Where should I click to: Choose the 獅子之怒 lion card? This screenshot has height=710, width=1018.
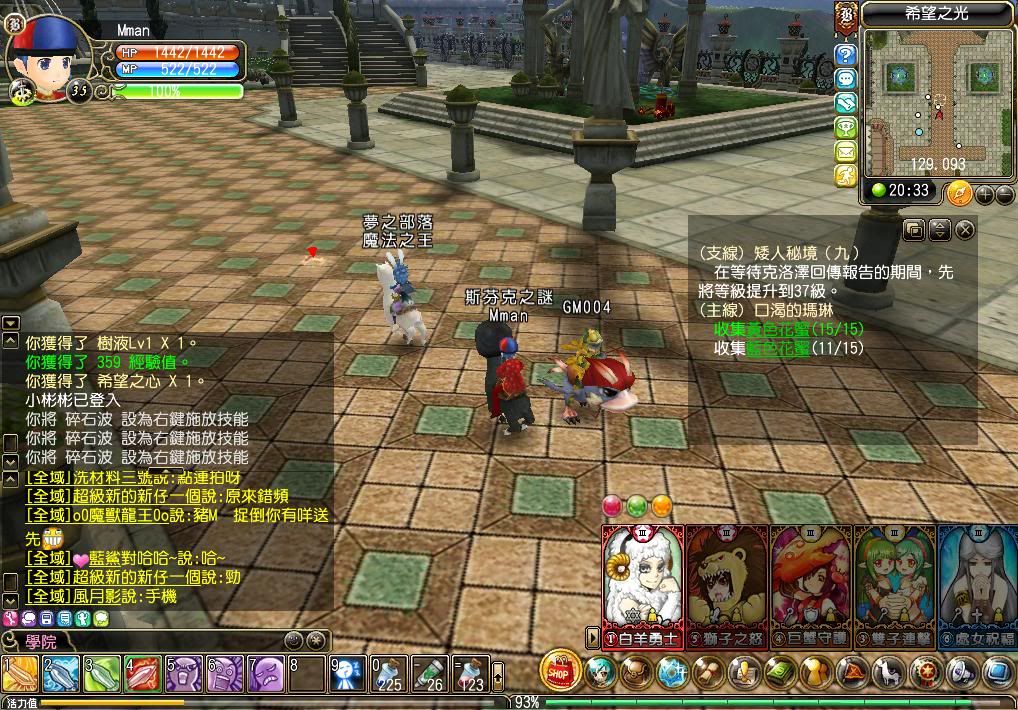point(727,585)
